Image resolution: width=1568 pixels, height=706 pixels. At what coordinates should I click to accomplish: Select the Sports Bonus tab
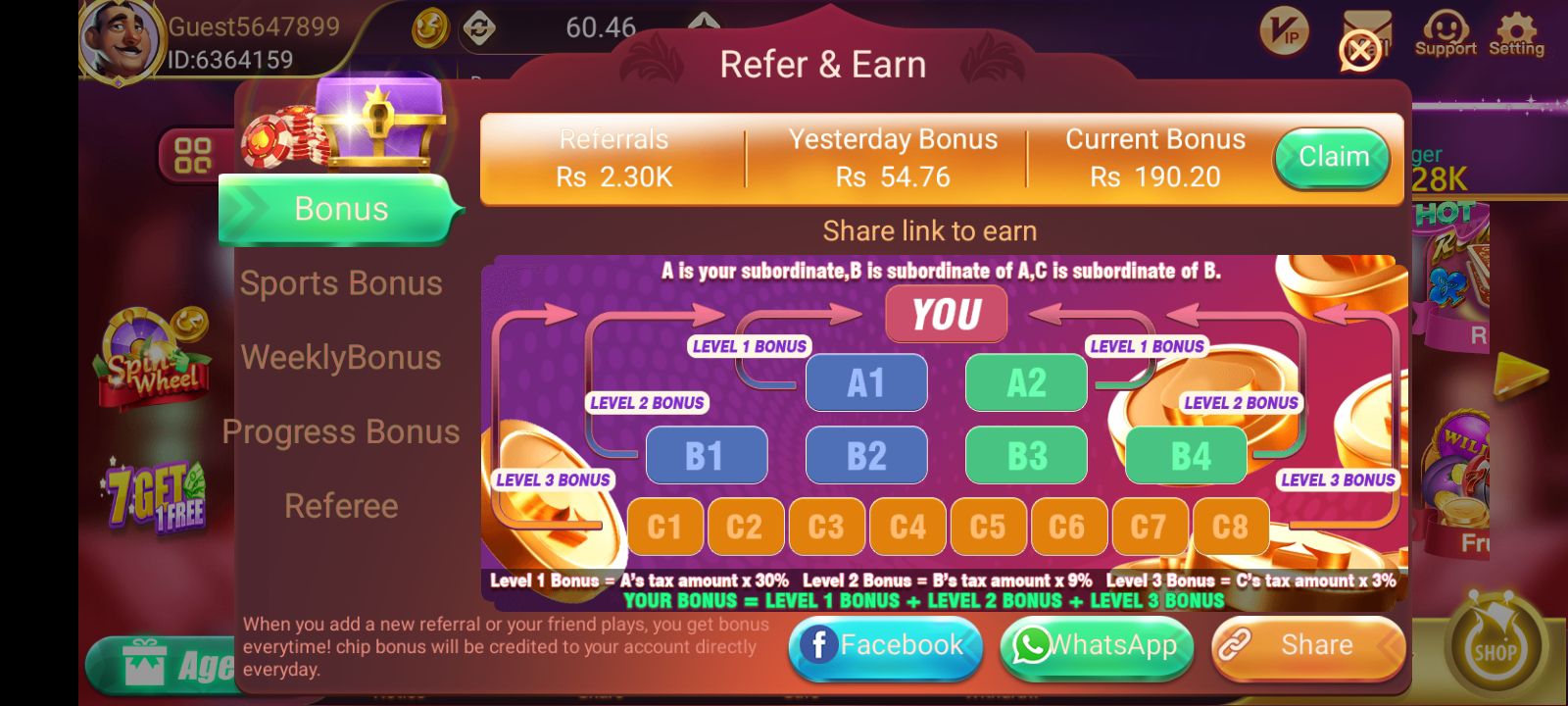point(343,283)
